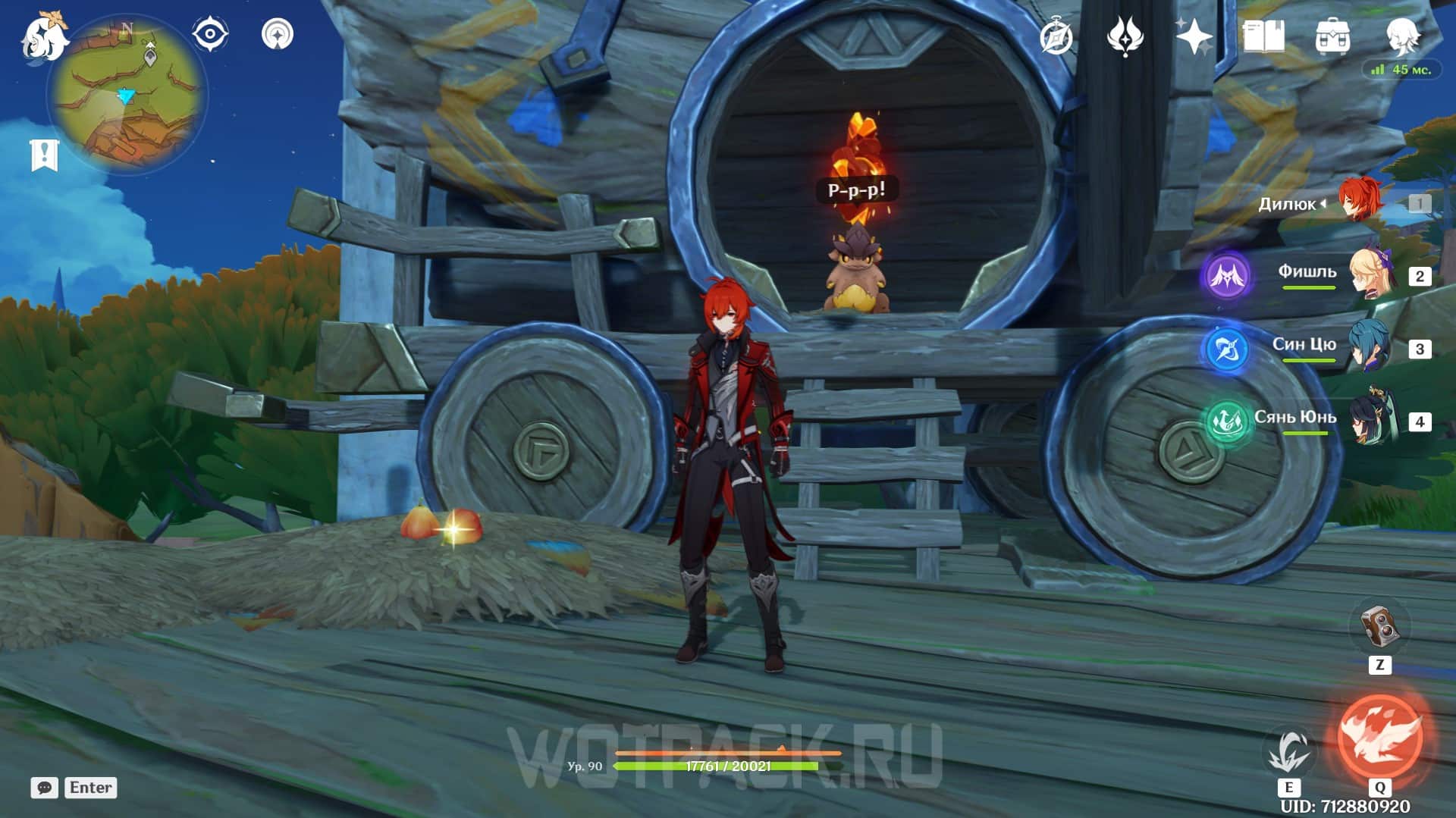Open the exclamation mark quest banner
Viewport: 1456px width, 818px height.
coord(44,155)
